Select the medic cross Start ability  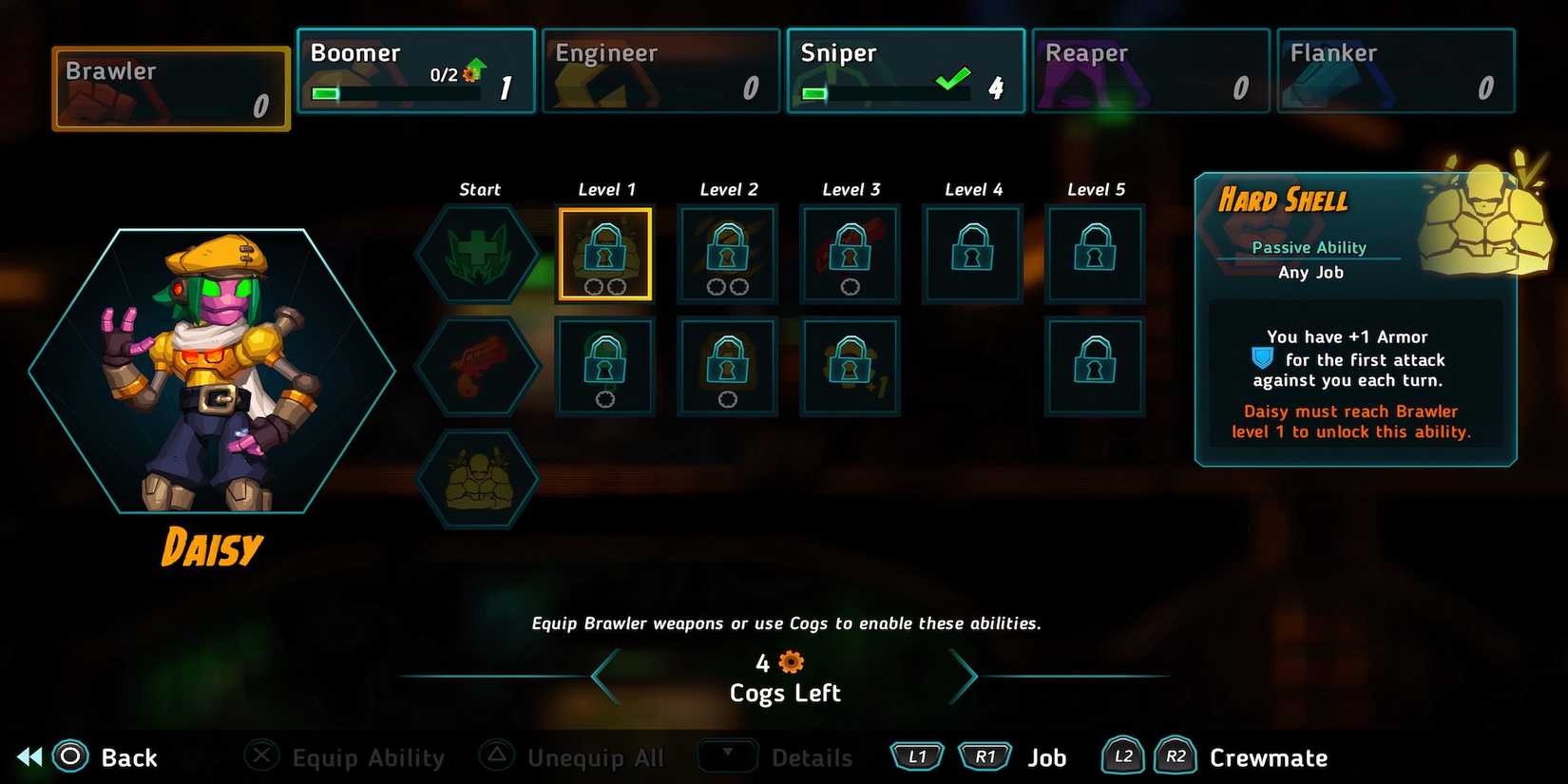click(479, 252)
